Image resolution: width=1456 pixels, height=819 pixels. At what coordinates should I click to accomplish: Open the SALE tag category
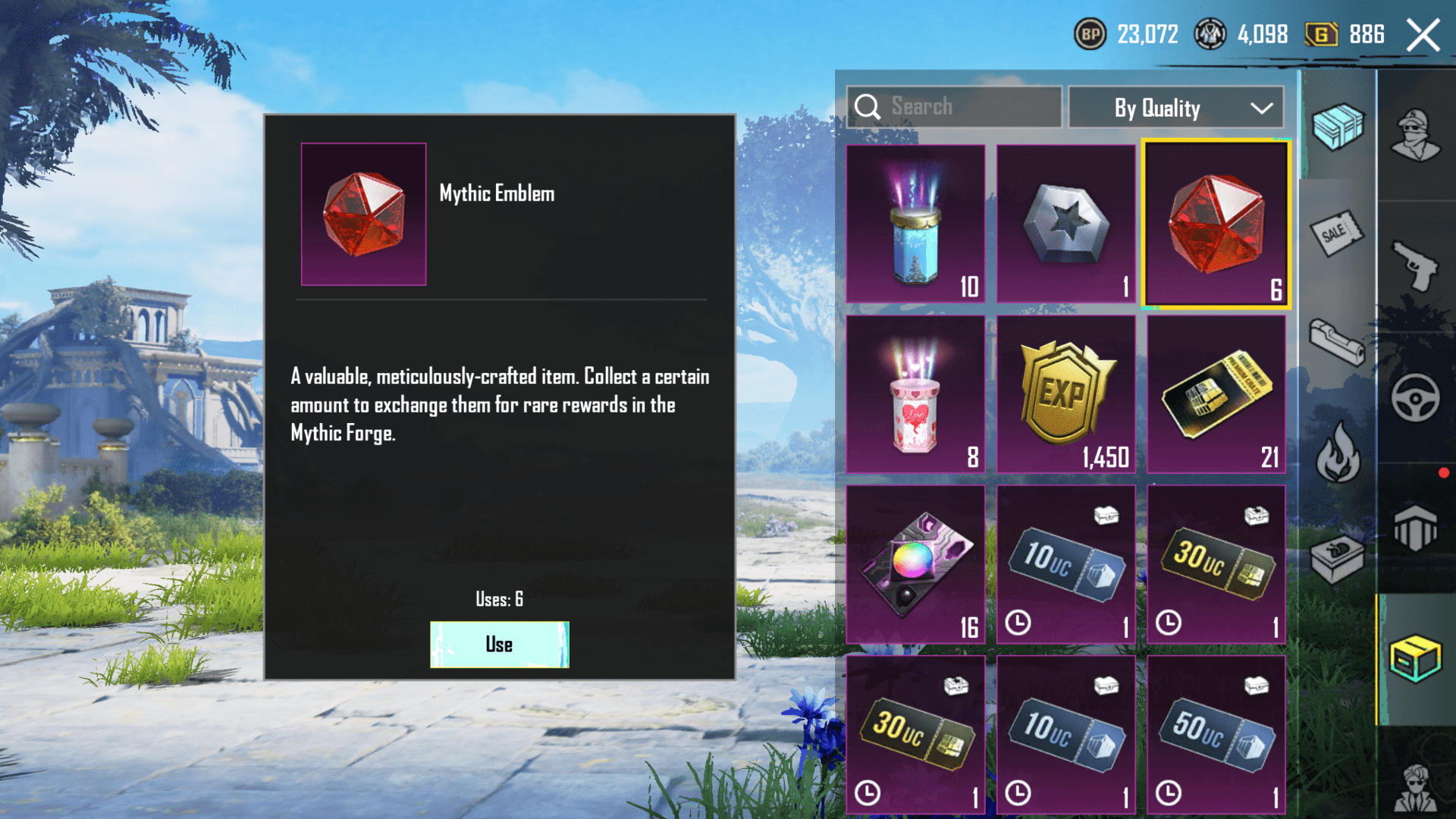pos(1336,233)
